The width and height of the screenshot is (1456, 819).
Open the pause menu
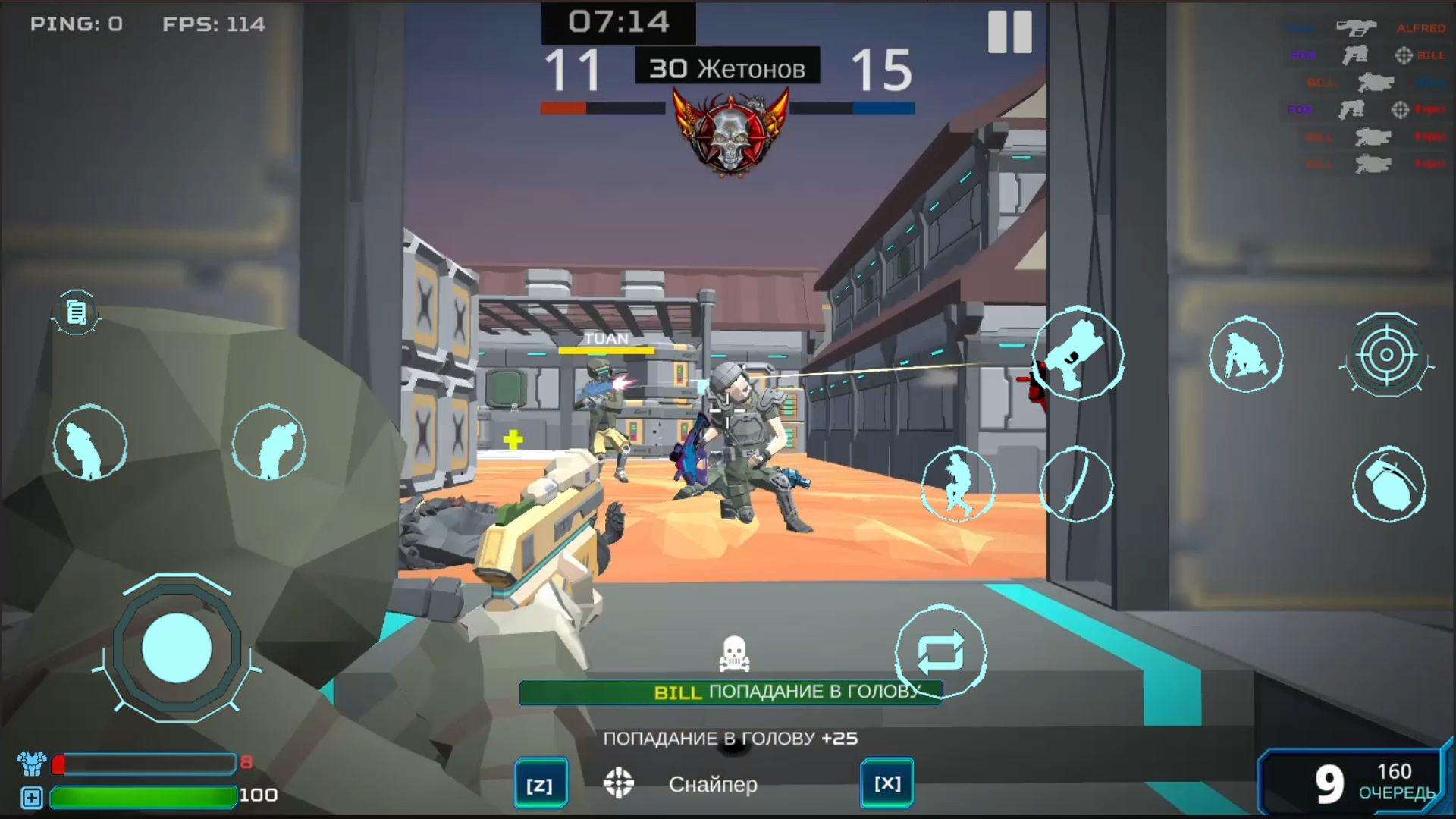[1012, 32]
